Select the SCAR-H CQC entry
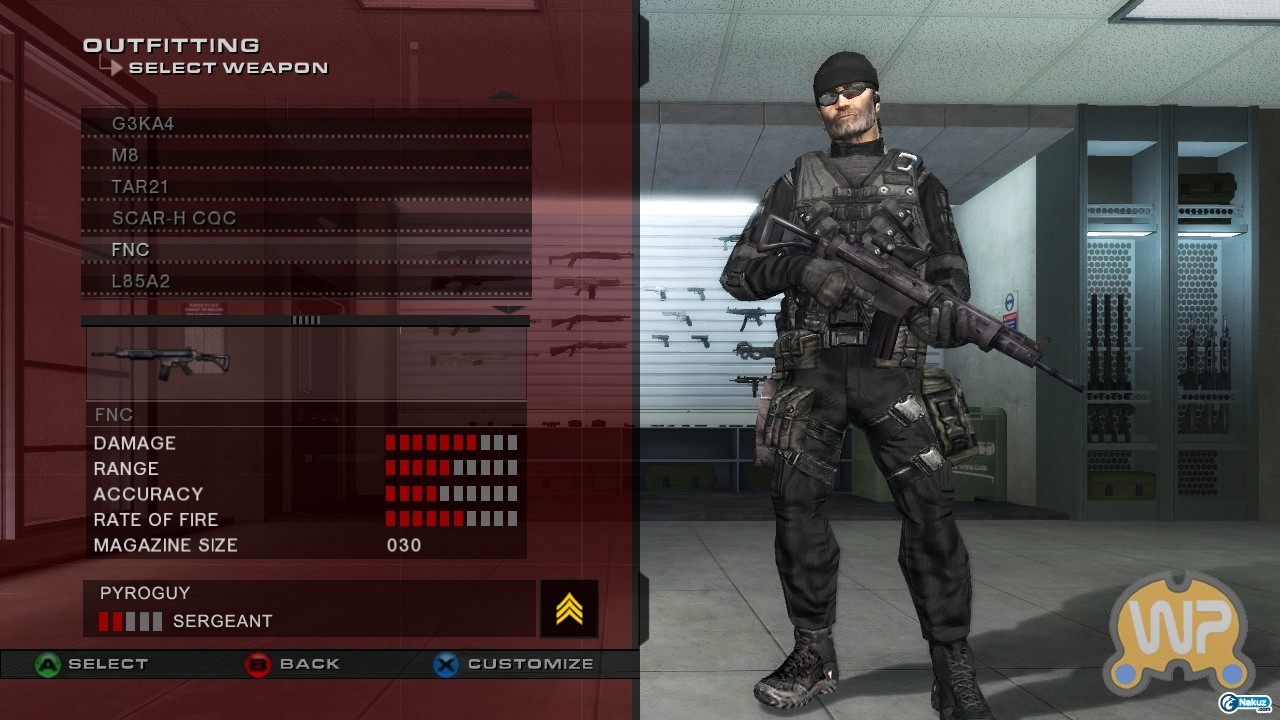The height and width of the screenshot is (720, 1280). click(x=305, y=218)
